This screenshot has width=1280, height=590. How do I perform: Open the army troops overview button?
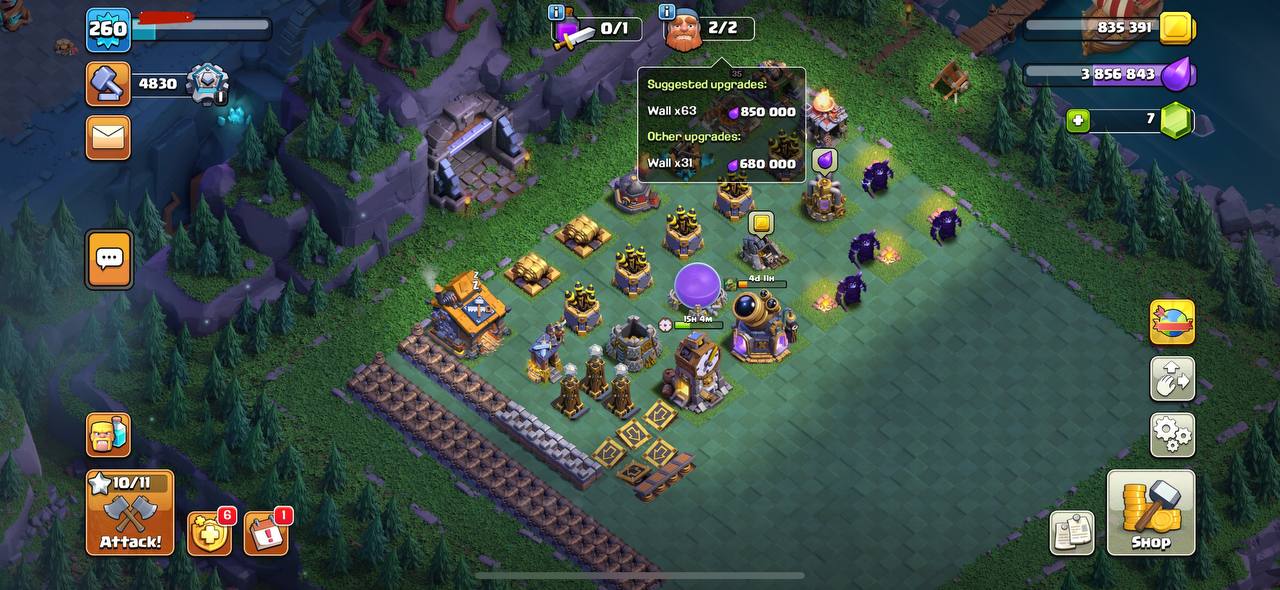(108, 436)
